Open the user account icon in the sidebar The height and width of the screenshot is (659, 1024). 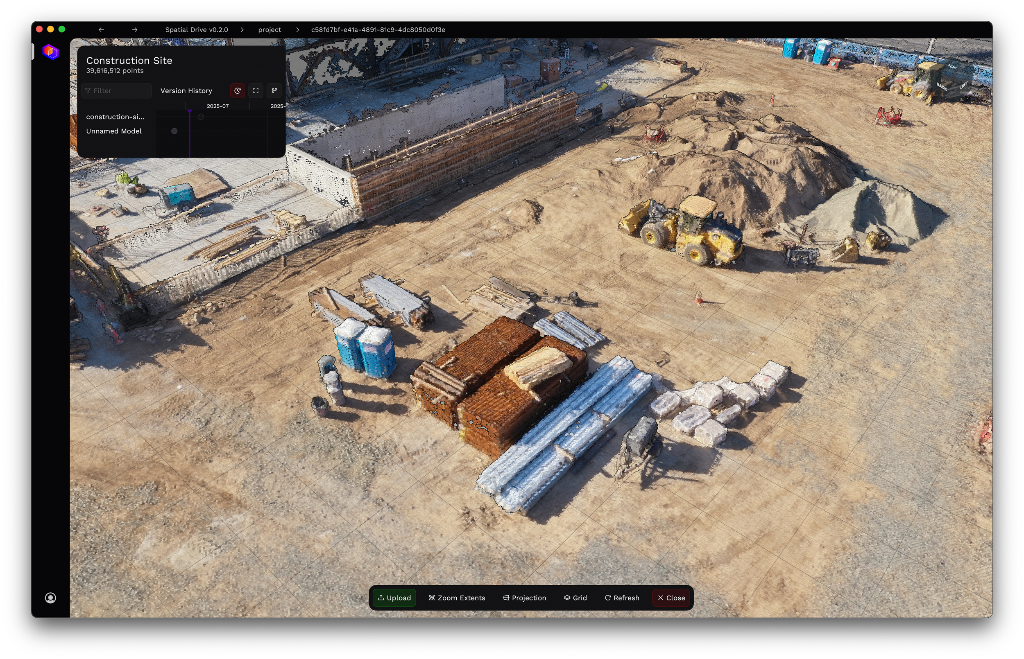(x=50, y=598)
